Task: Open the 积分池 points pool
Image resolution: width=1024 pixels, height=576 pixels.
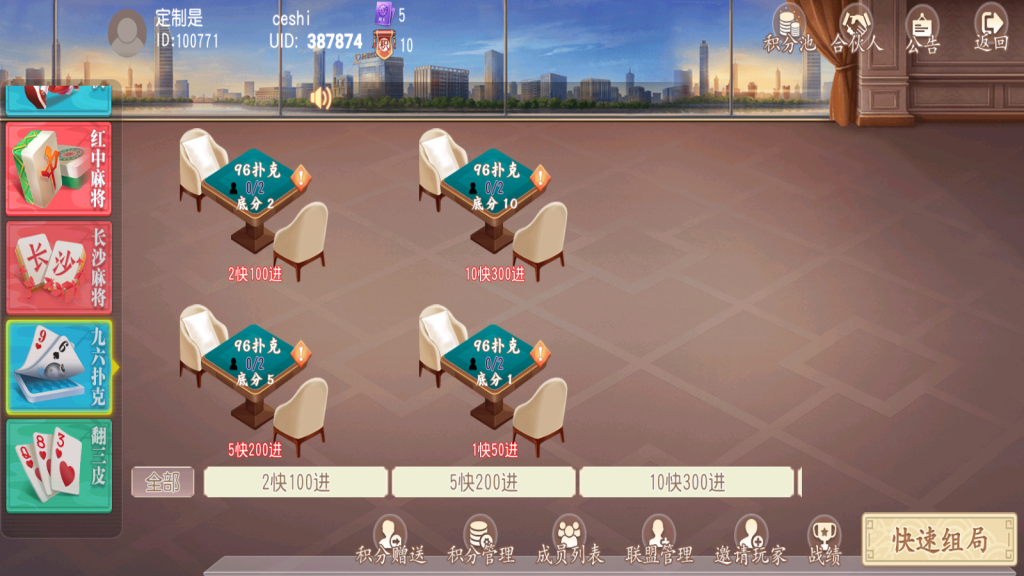Action: (788, 28)
